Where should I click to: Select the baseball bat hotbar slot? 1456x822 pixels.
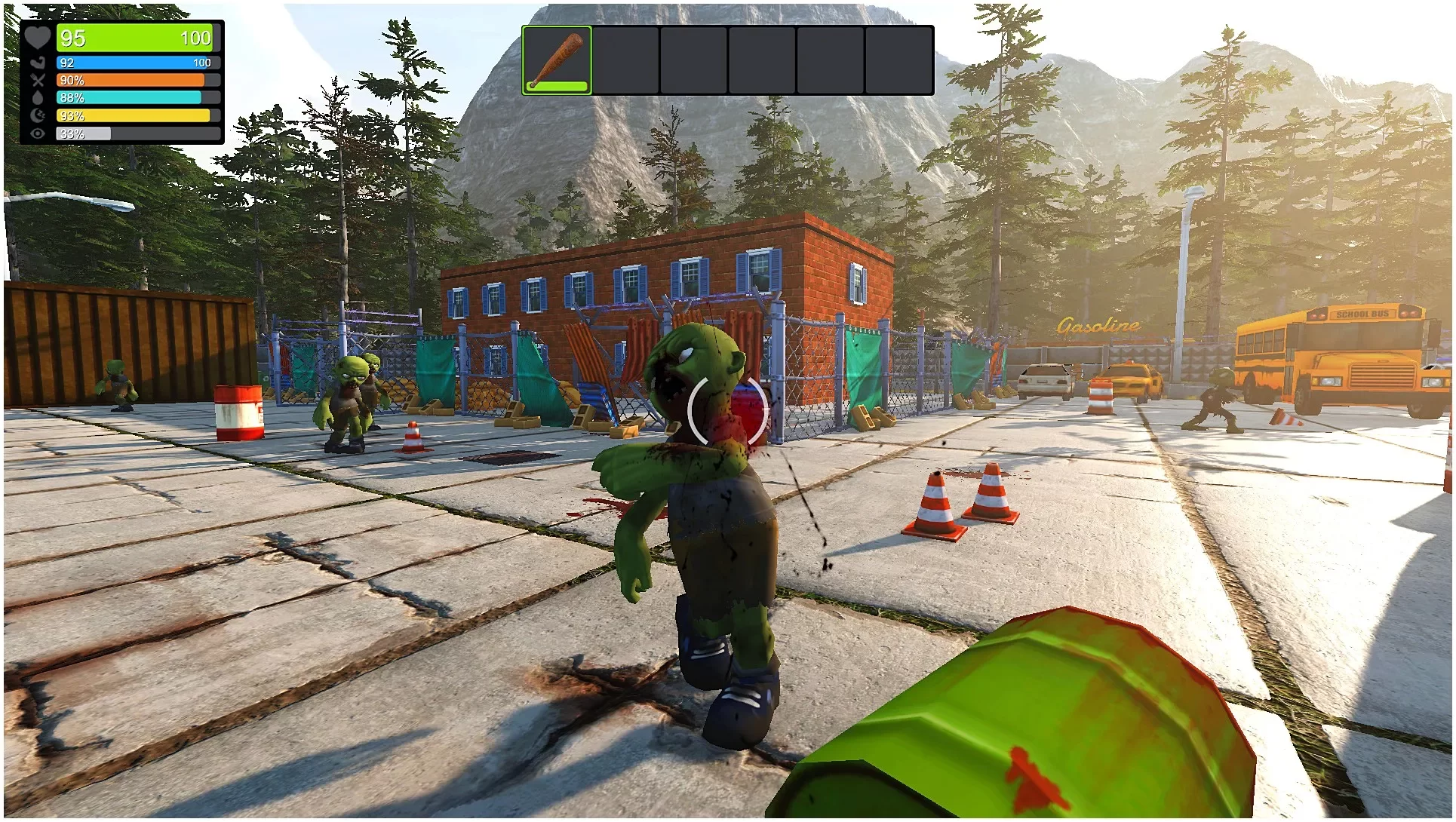(557, 60)
